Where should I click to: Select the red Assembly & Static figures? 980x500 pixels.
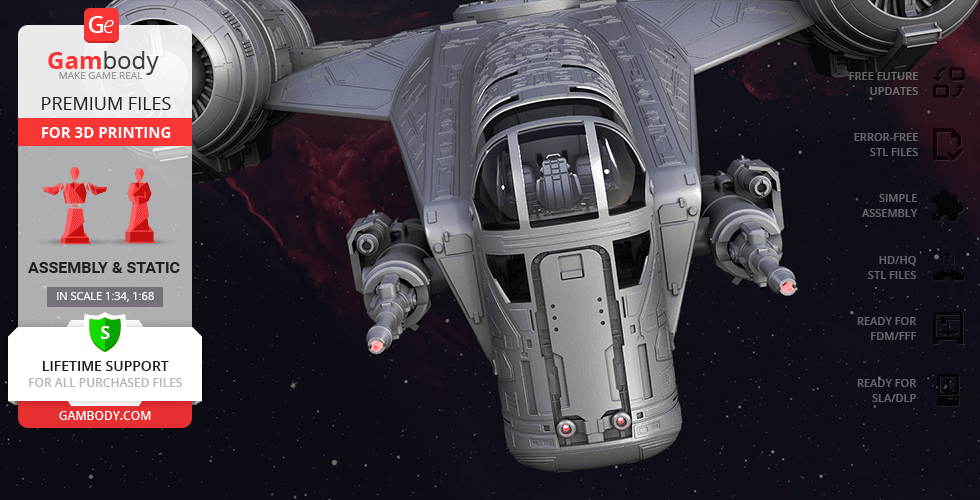click(104, 203)
